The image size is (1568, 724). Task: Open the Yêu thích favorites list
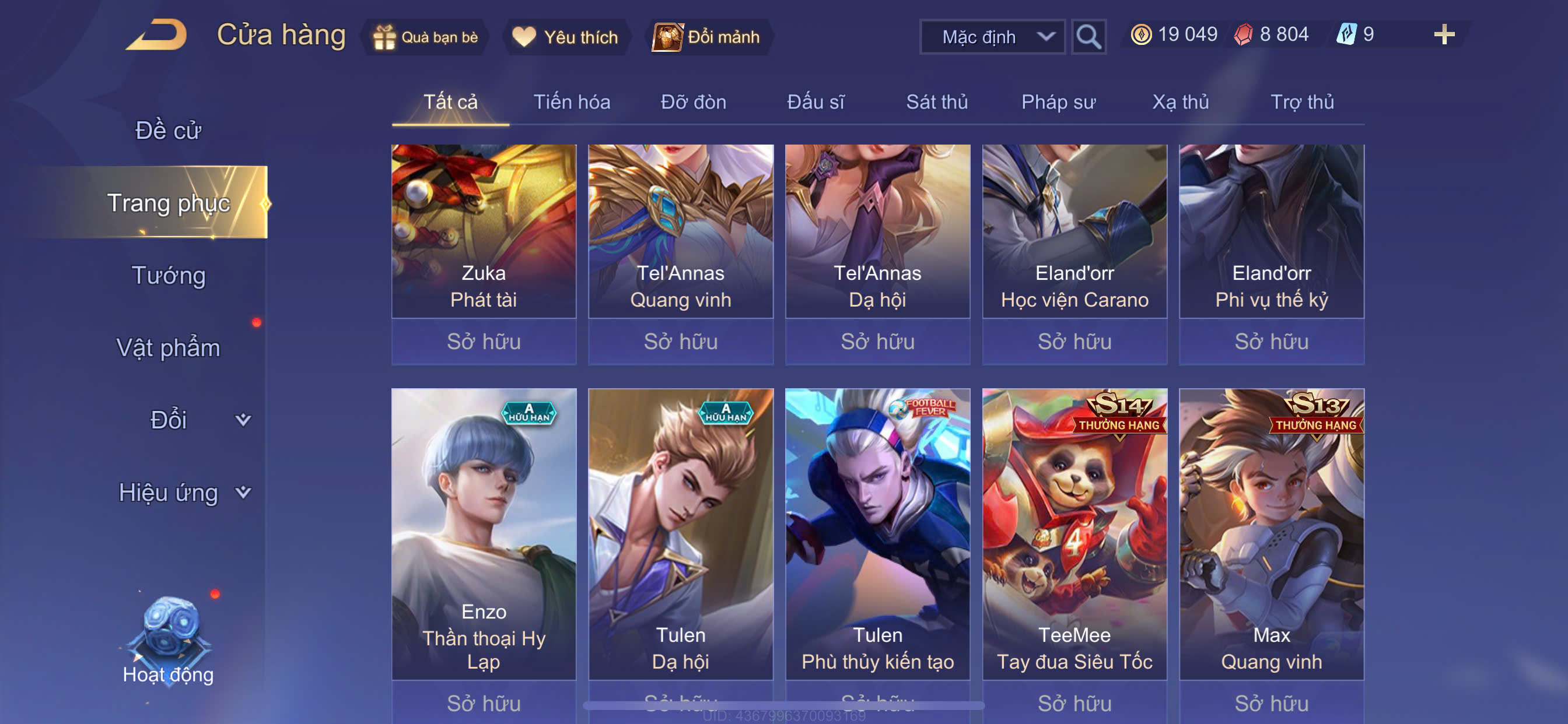point(565,37)
